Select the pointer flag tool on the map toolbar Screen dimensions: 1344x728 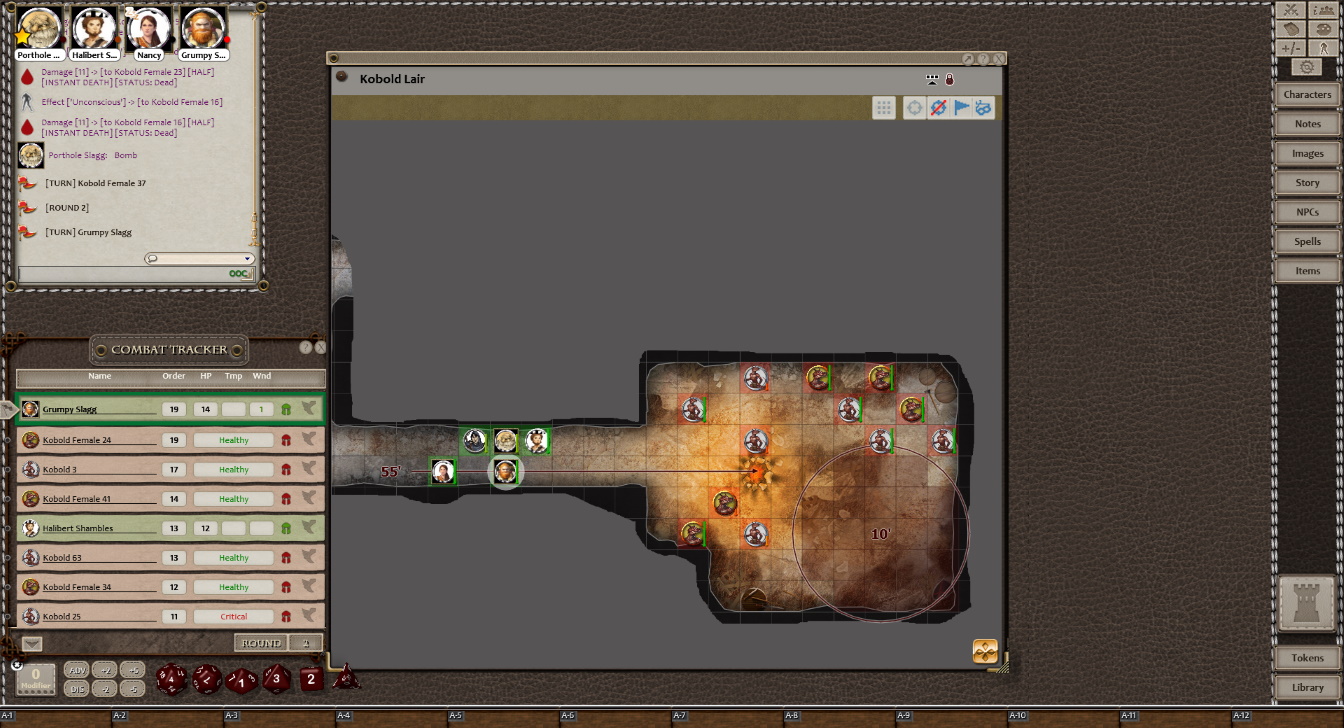click(x=962, y=108)
